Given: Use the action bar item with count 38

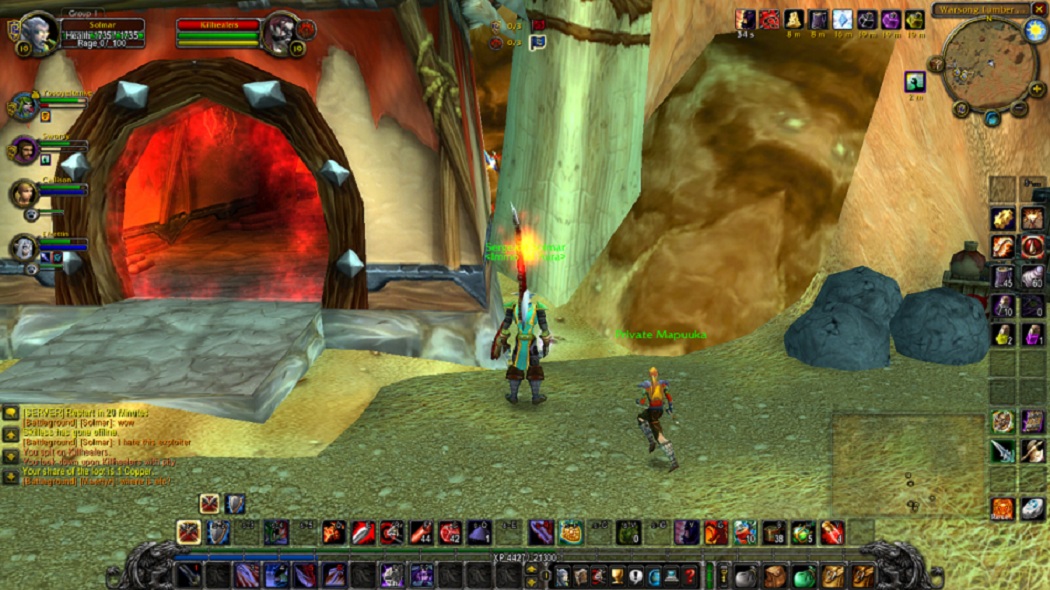Looking at the screenshot, I should pos(775,532).
